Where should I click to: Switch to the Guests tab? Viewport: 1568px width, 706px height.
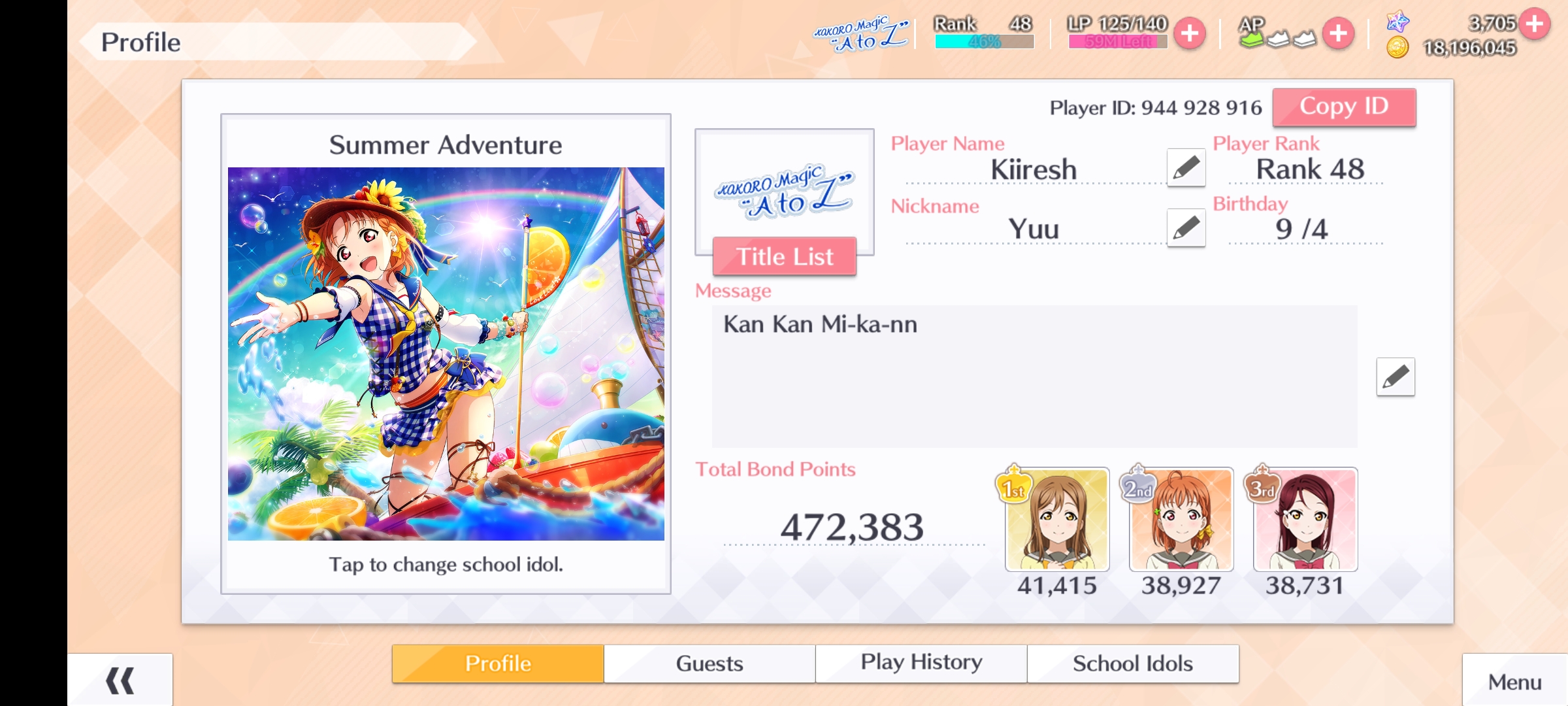click(x=710, y=664)
